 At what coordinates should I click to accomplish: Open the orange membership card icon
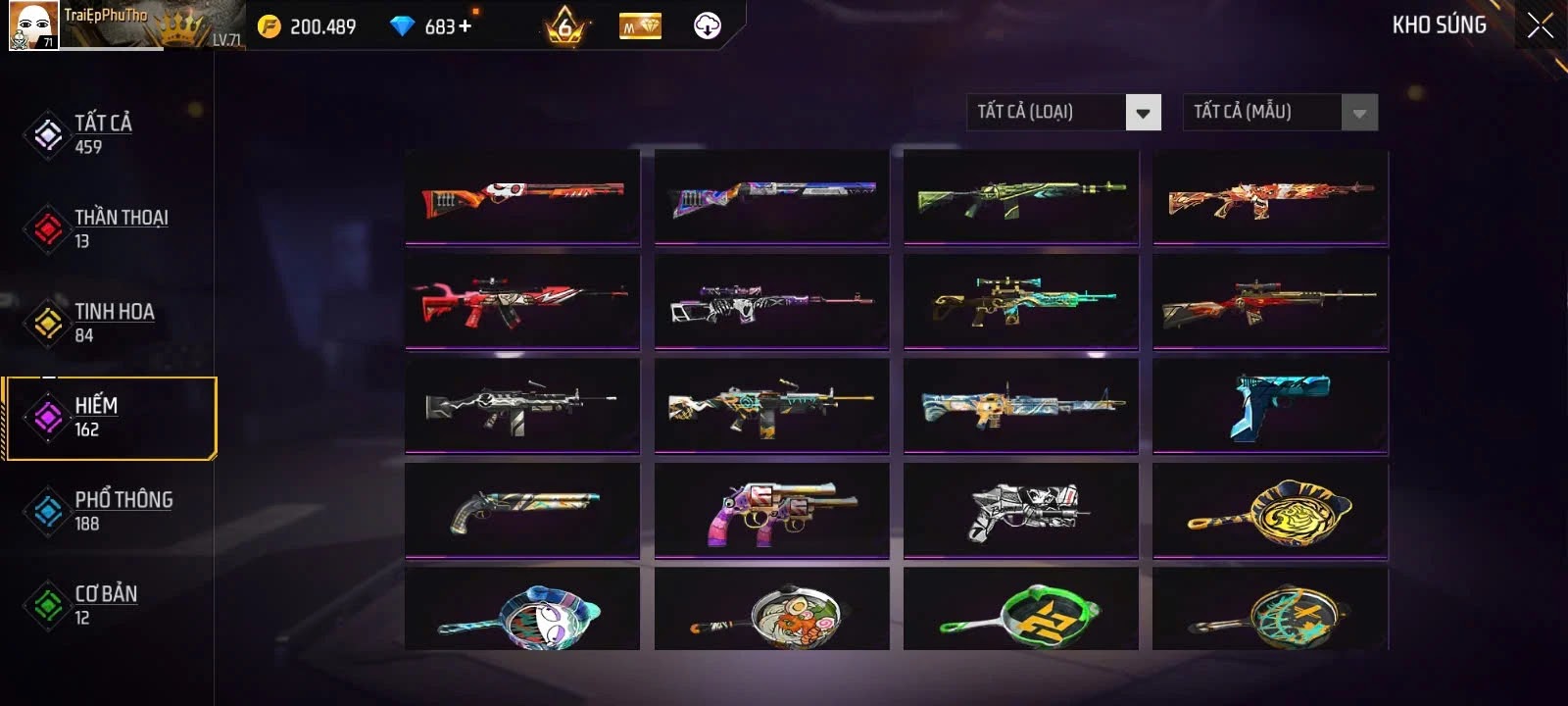coord(640,26)
